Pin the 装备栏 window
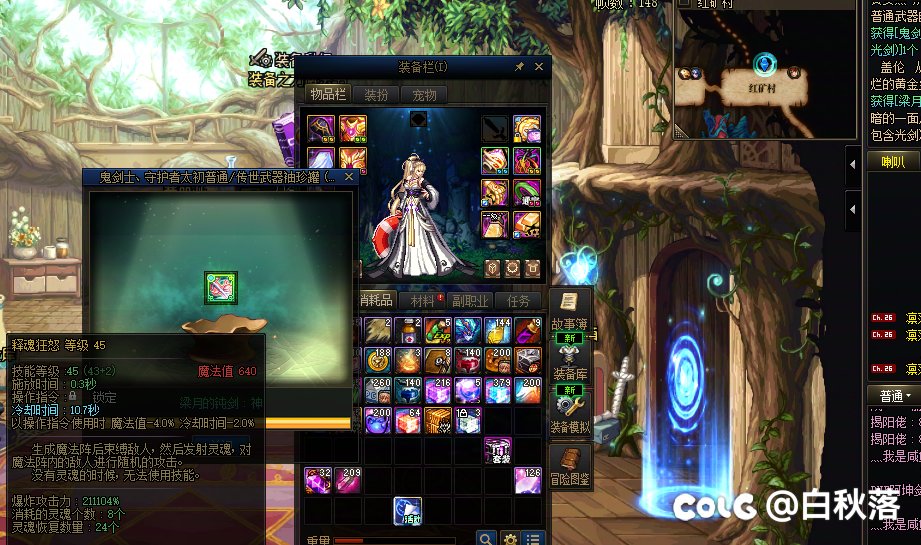This screenshot has height=545, width=921. pos(520,67)
